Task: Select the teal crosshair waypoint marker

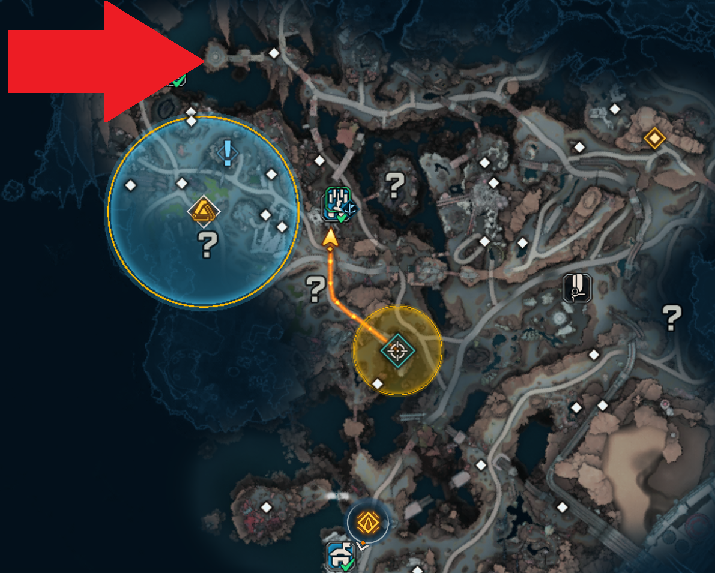Action: (397, 349)
